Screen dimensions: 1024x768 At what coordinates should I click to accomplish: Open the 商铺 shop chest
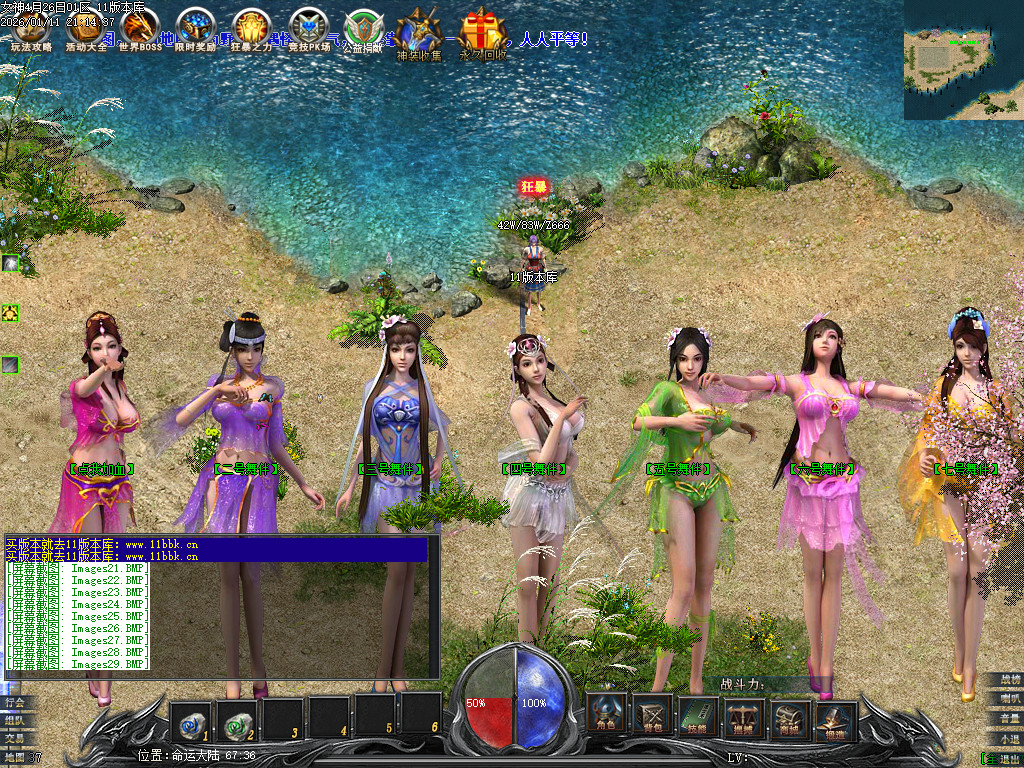point(791,715)
